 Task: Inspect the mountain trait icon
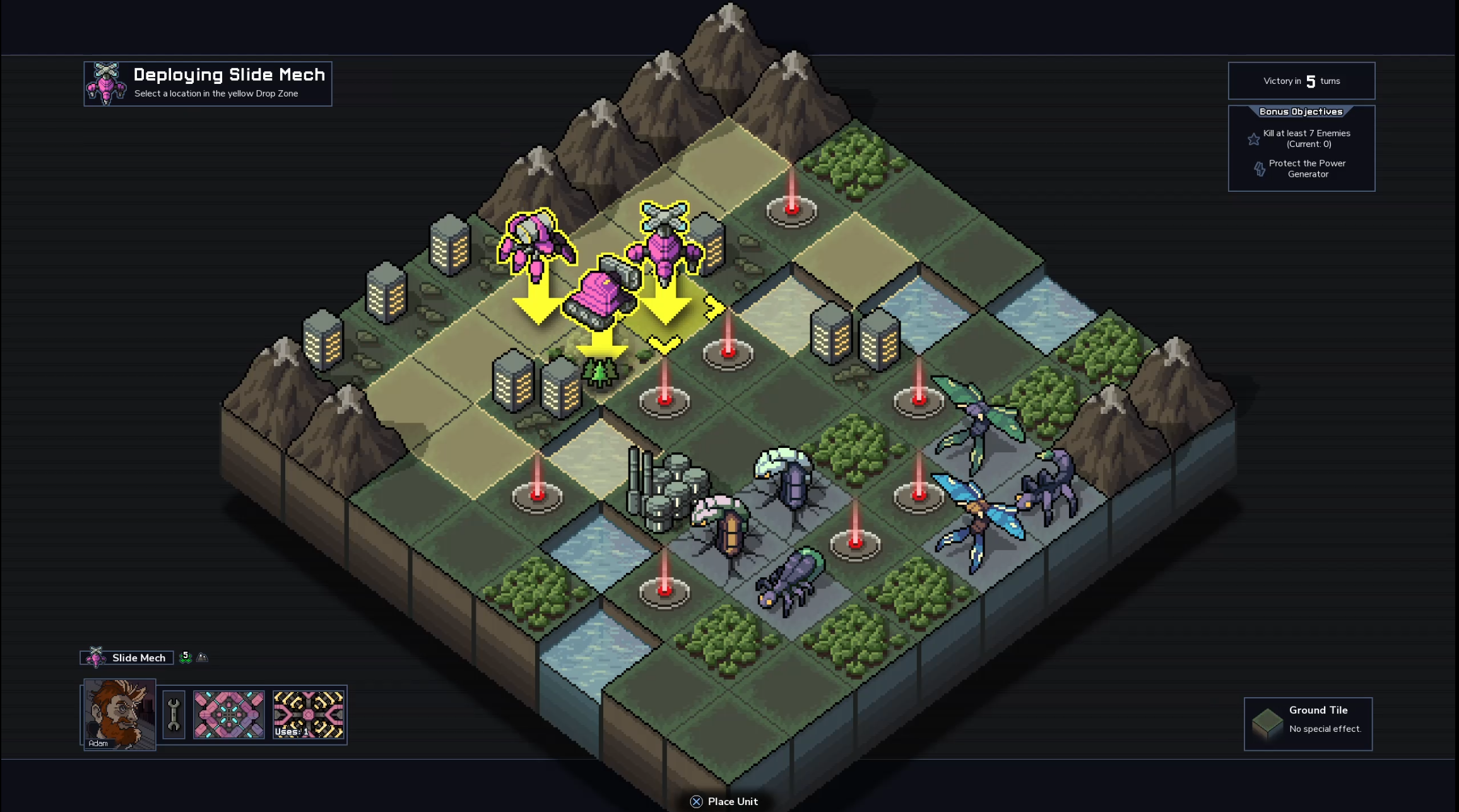(203, 657)
